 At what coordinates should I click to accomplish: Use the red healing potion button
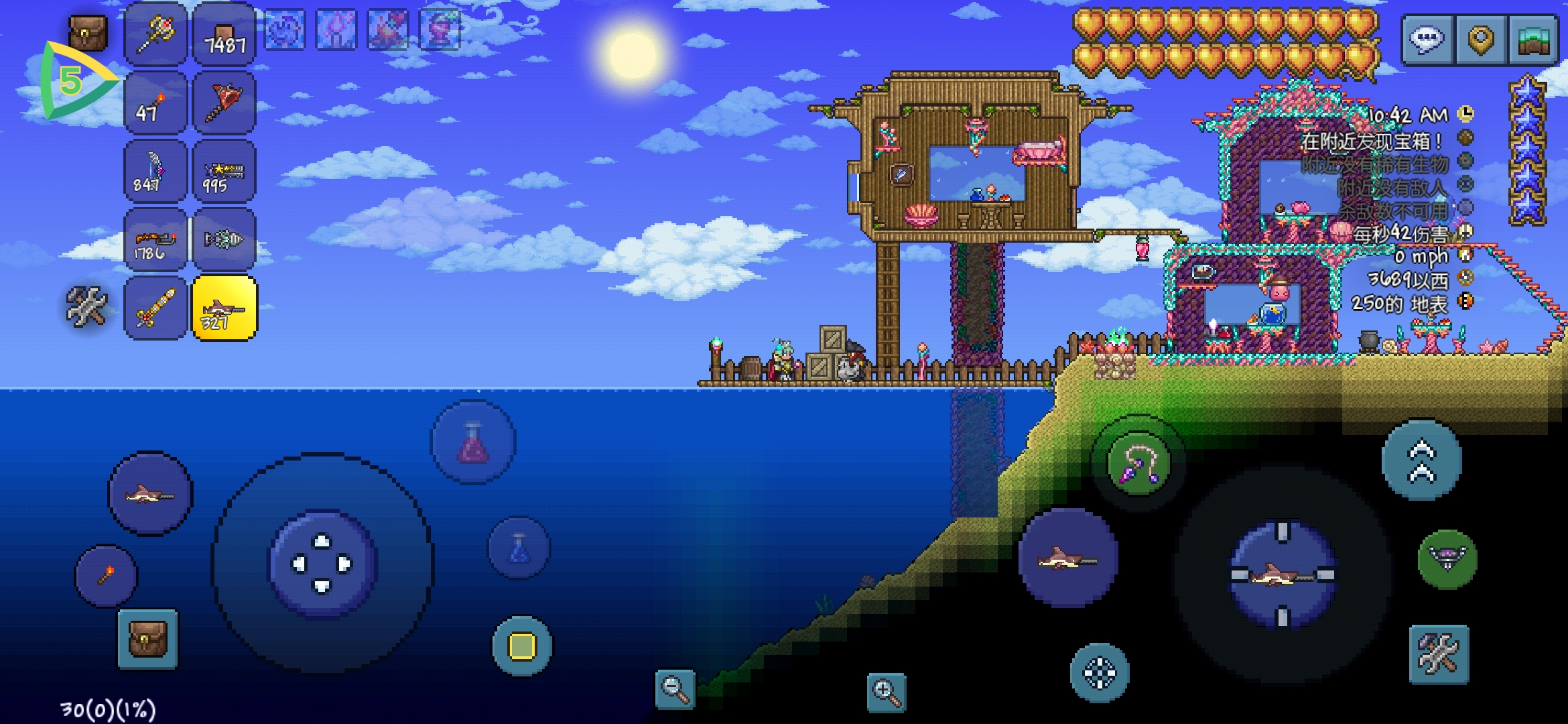[x=473, y=442]
